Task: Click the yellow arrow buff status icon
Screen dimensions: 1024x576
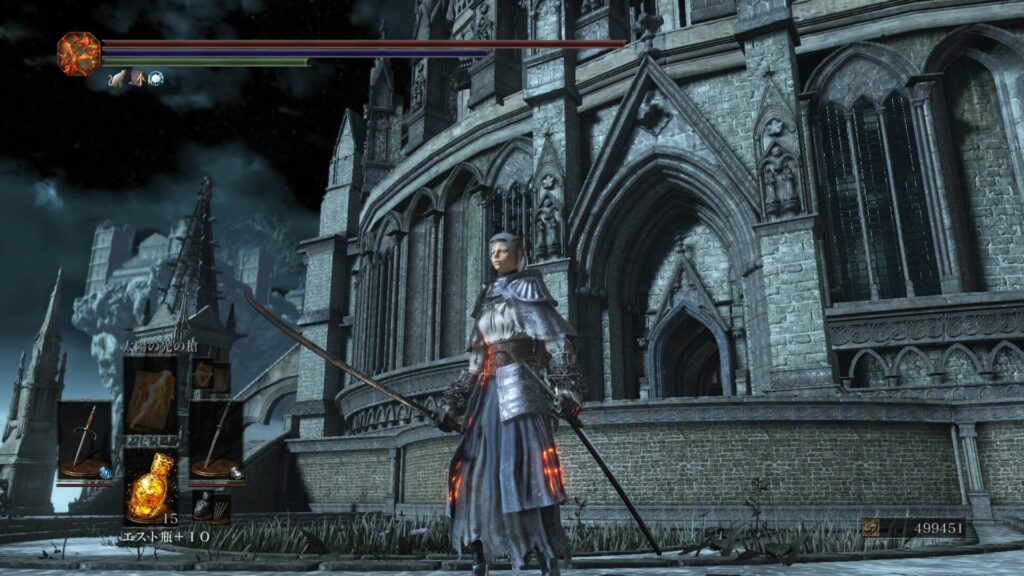Action: tap(136, 78)
